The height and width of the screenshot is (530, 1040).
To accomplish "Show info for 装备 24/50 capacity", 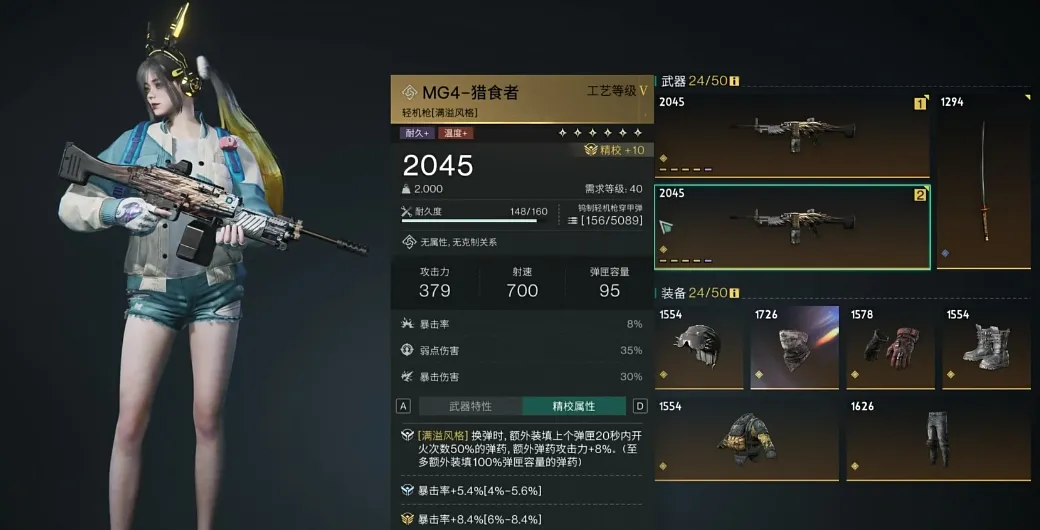I will click(x=735, y=293).
